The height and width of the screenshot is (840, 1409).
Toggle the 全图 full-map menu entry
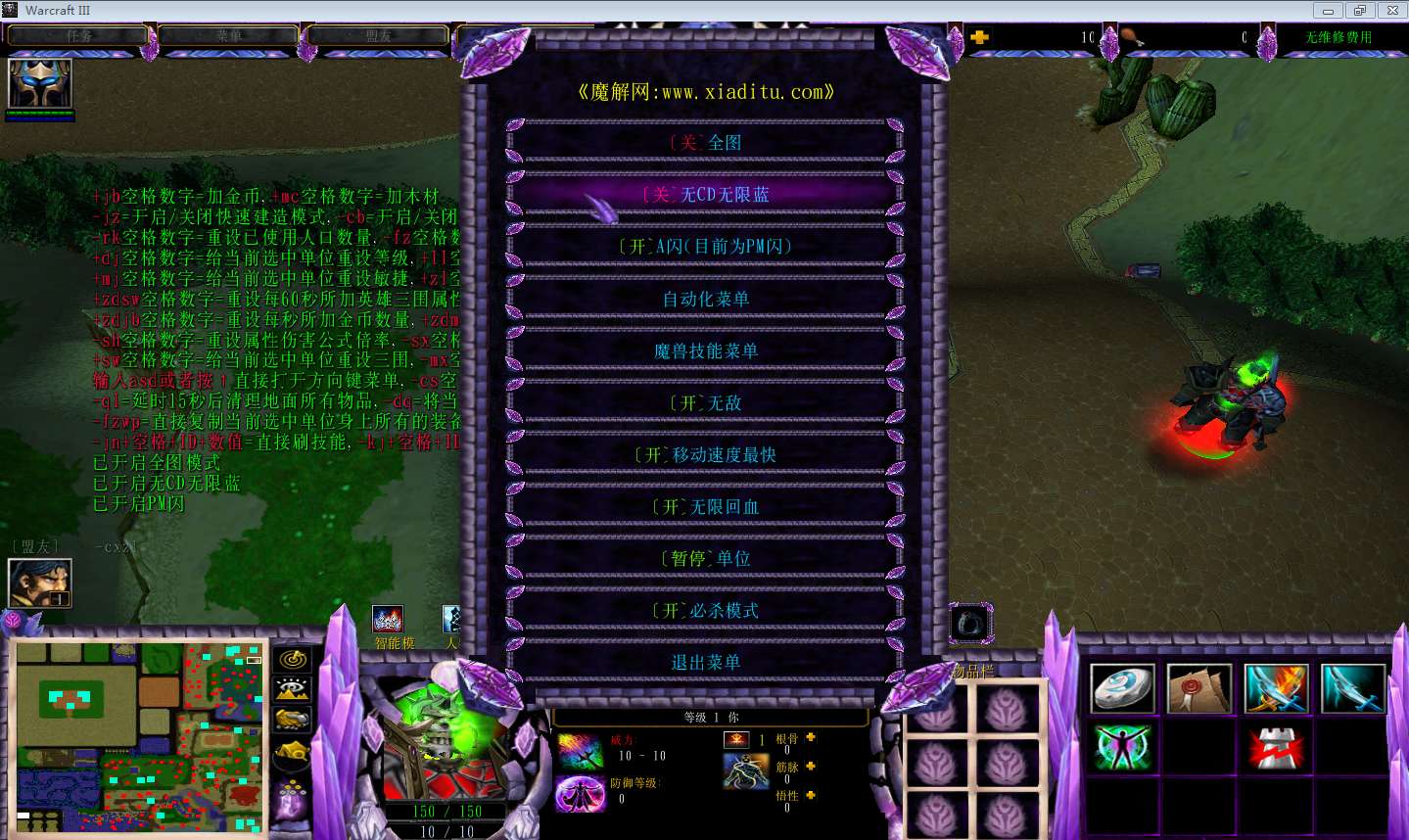pos(705,143)
